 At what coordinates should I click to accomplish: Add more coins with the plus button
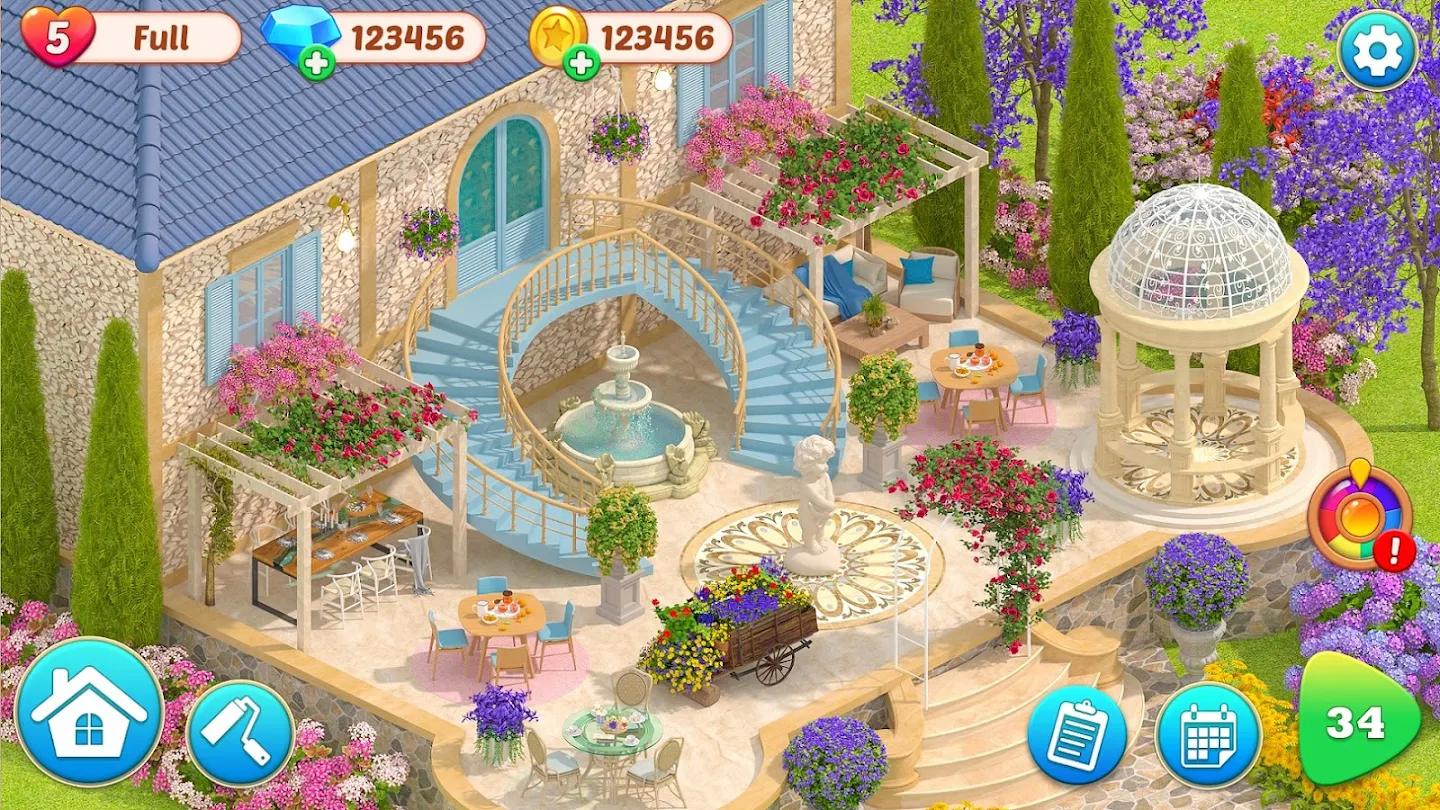click(581, 62)
